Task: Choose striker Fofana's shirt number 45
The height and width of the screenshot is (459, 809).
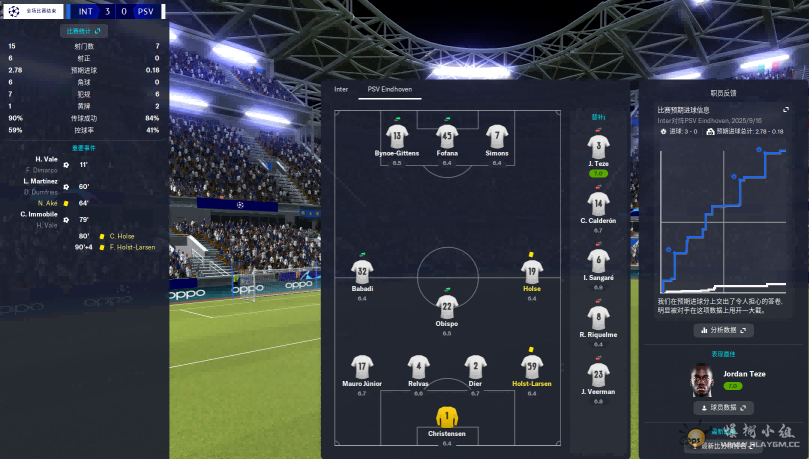Action: pyautogui.click(x=447, y=135)
